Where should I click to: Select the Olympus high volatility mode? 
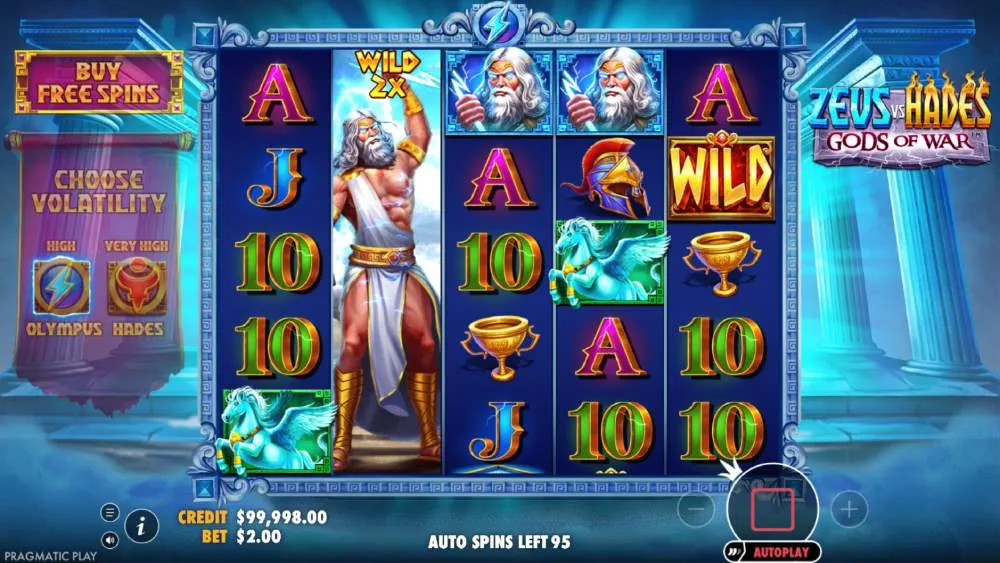click(x=61, y=287)
